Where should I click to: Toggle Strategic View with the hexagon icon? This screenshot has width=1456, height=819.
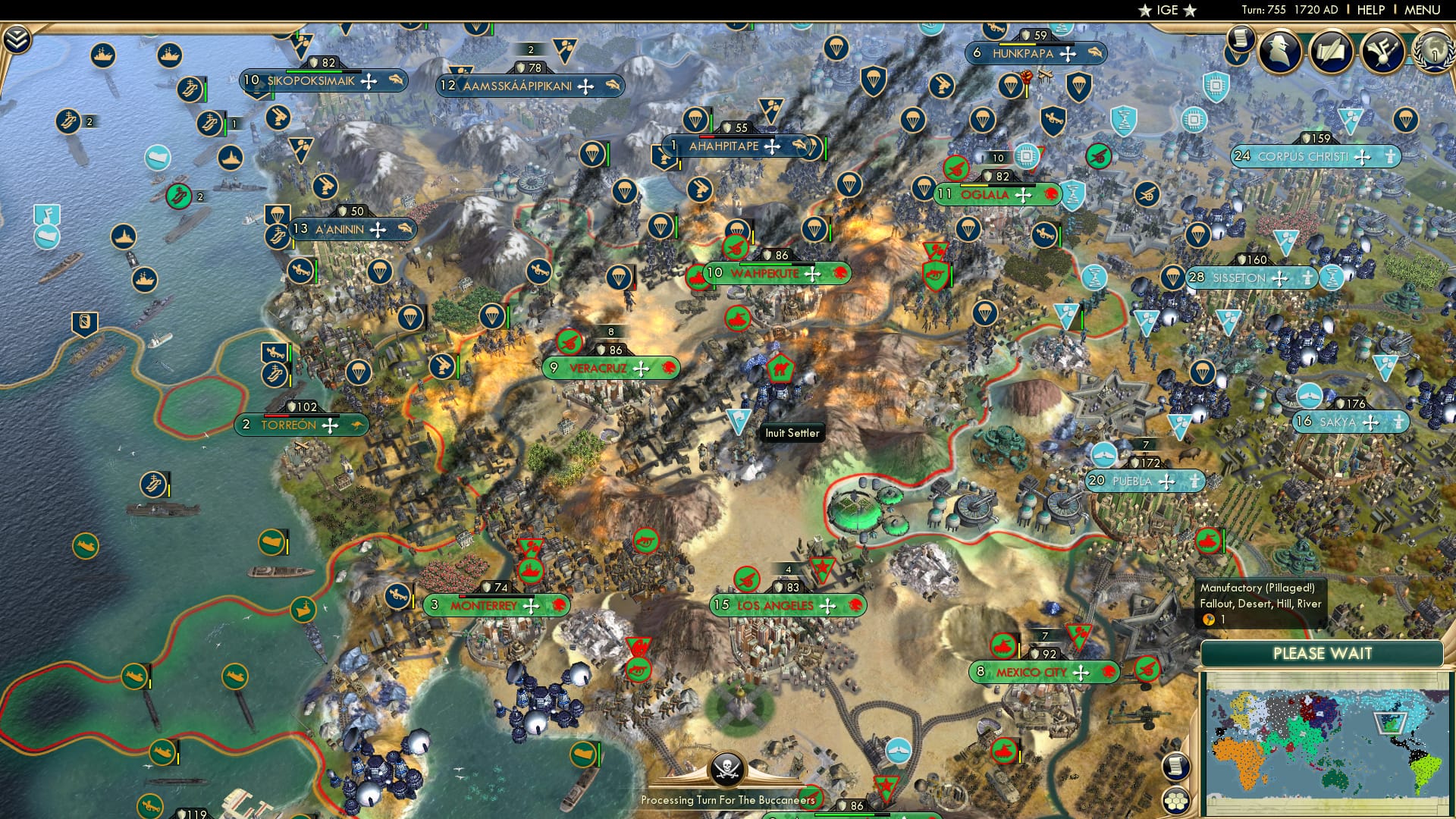(1175, 801)
